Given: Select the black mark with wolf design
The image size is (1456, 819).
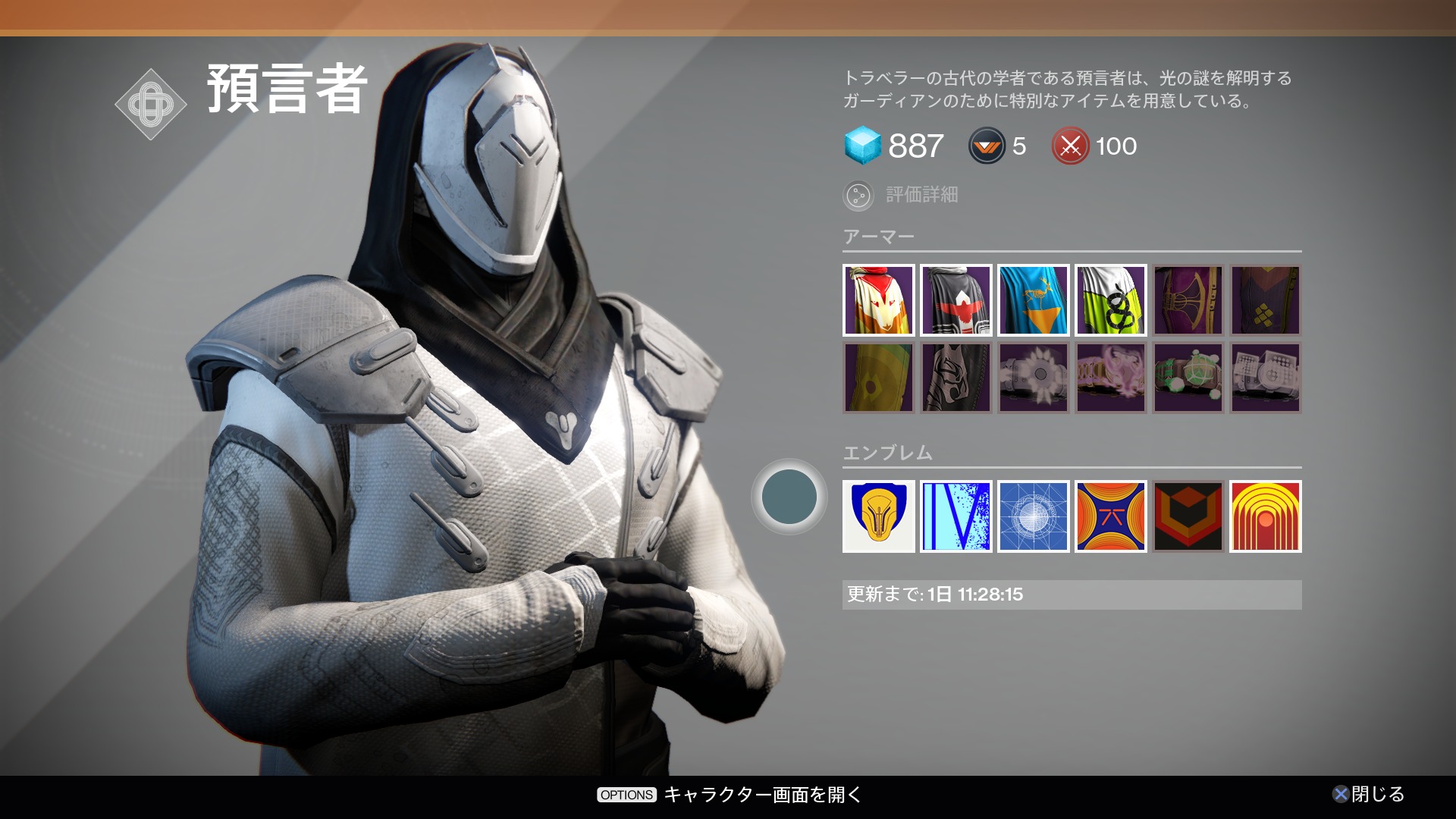Looking at the screenshot, I should click(x=955, y=378).
